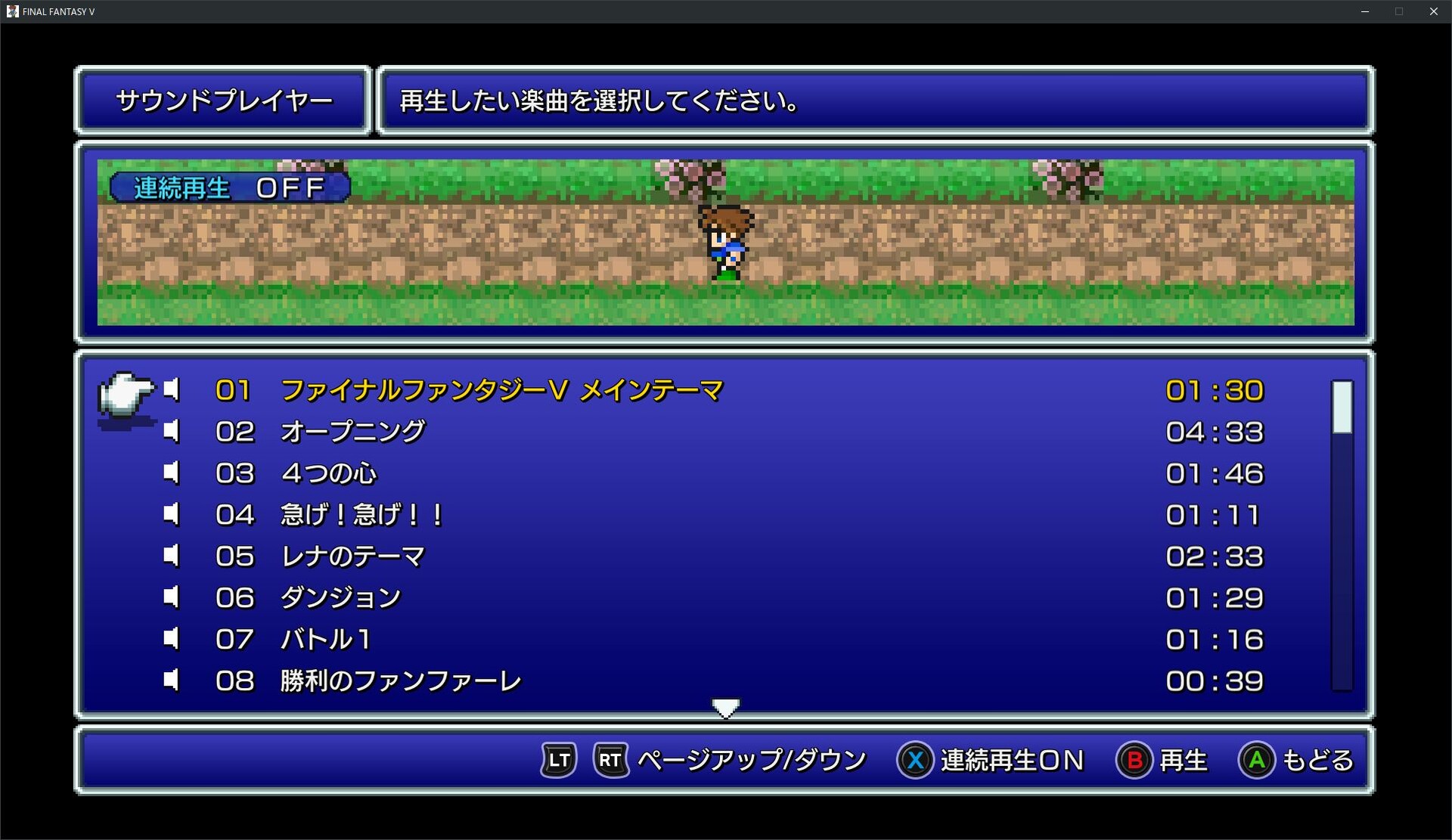This screenshot has height=840, width=1452.
Task: Click the speaker icon beside track 01 メインテーマ
Action: point(171,389)
